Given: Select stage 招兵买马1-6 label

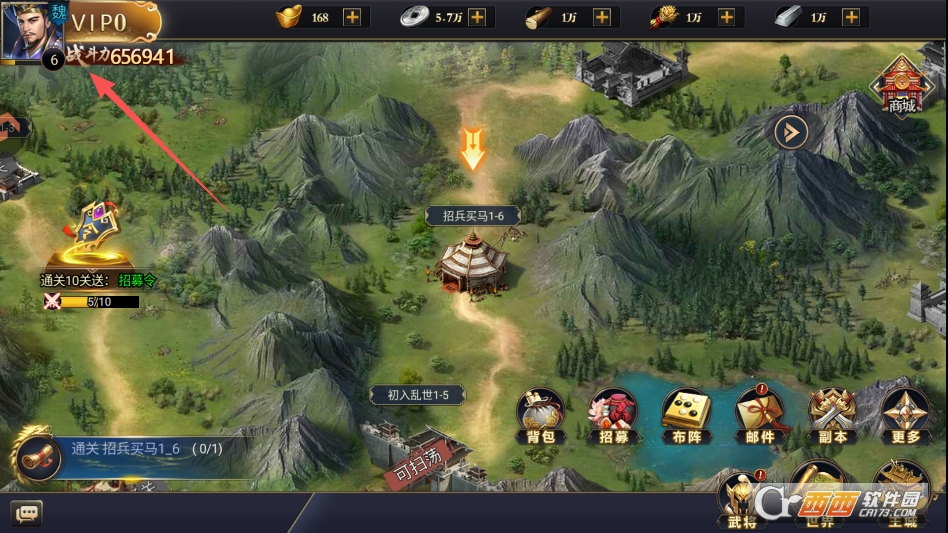Looking at the screenshot, I should coord(473,216).
